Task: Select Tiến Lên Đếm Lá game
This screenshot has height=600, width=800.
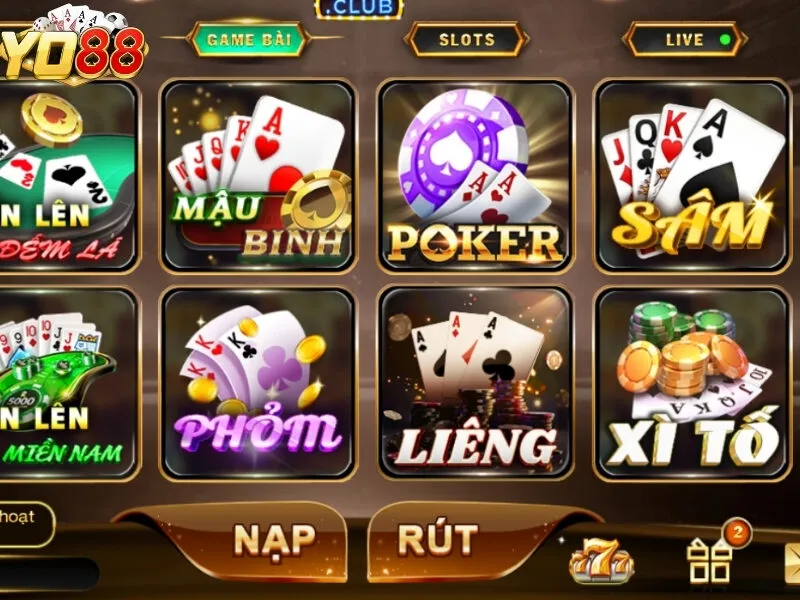Action: pyautogui.click(x=65, y=176)
